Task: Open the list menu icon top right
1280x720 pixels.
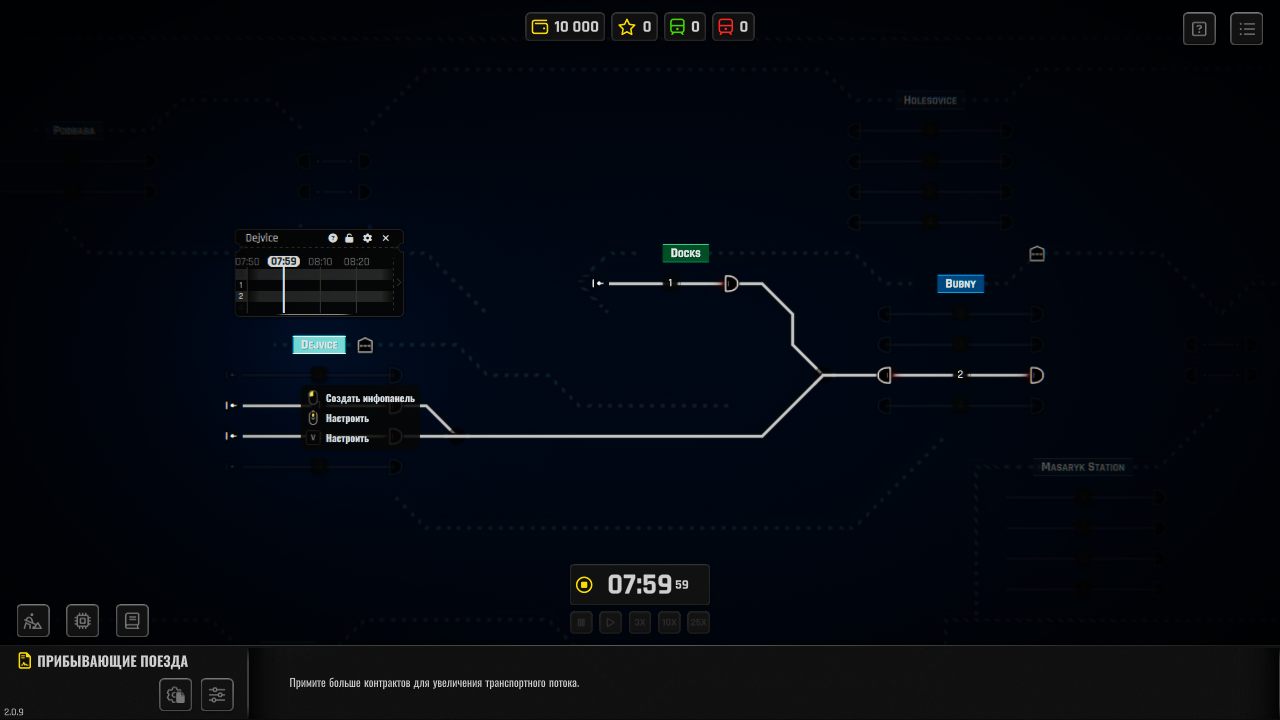Action: 1247,28
